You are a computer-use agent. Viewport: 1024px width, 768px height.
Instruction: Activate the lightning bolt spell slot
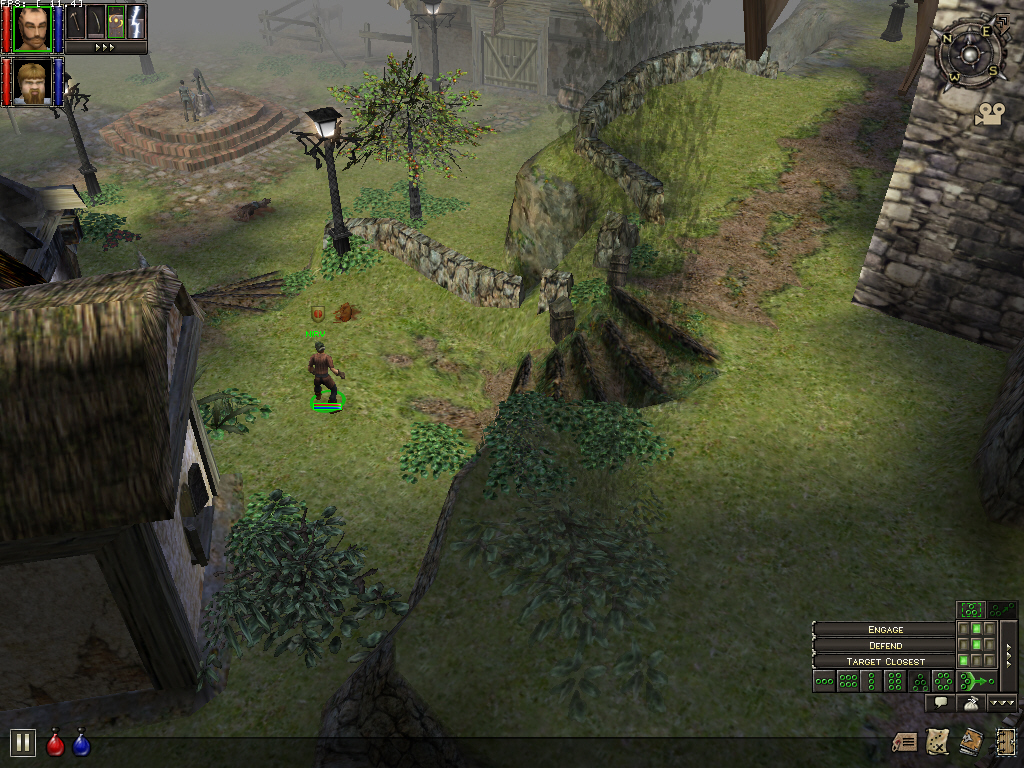tap(135, 20)
